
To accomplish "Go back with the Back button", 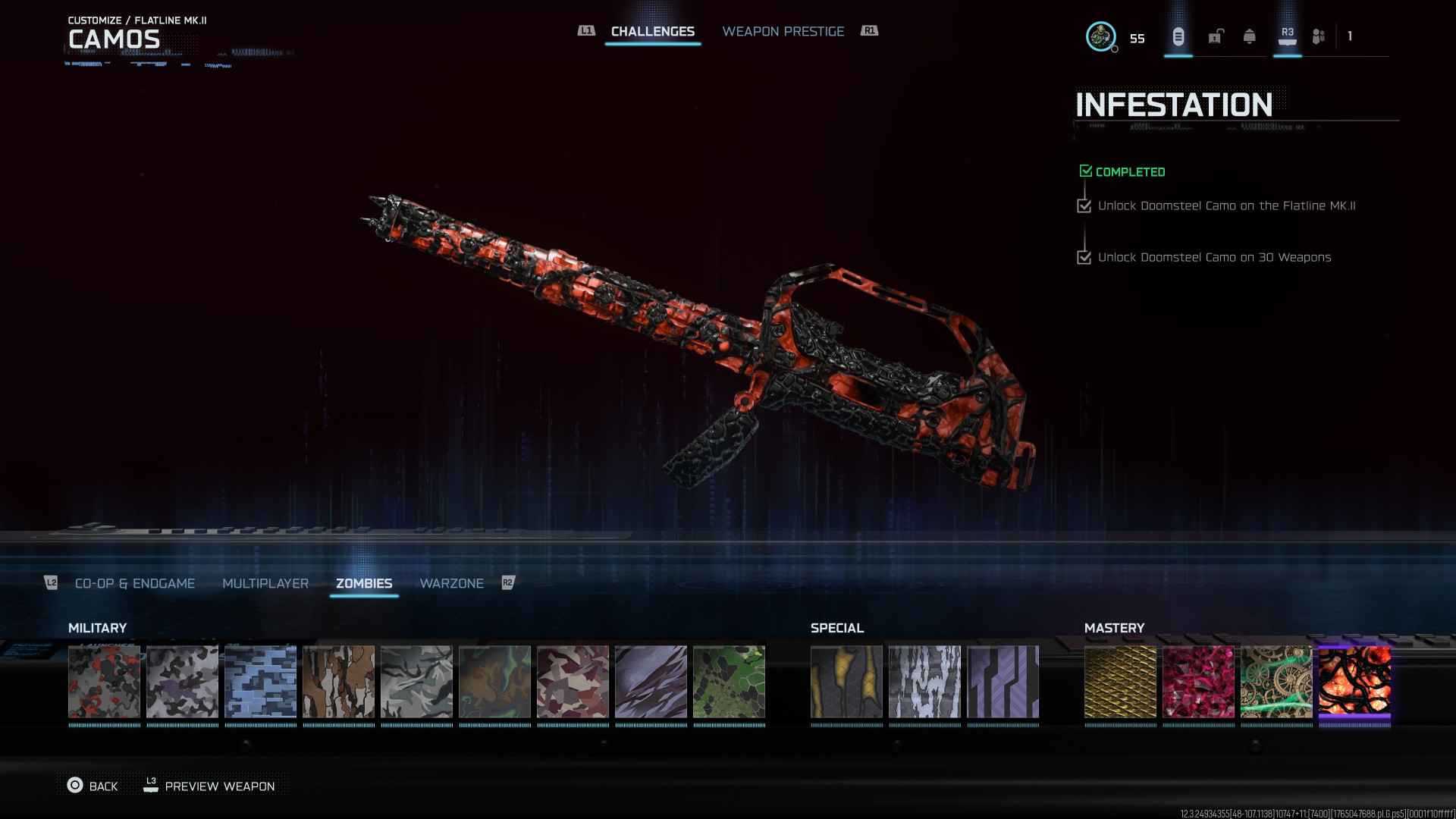I will click(93, 786).
